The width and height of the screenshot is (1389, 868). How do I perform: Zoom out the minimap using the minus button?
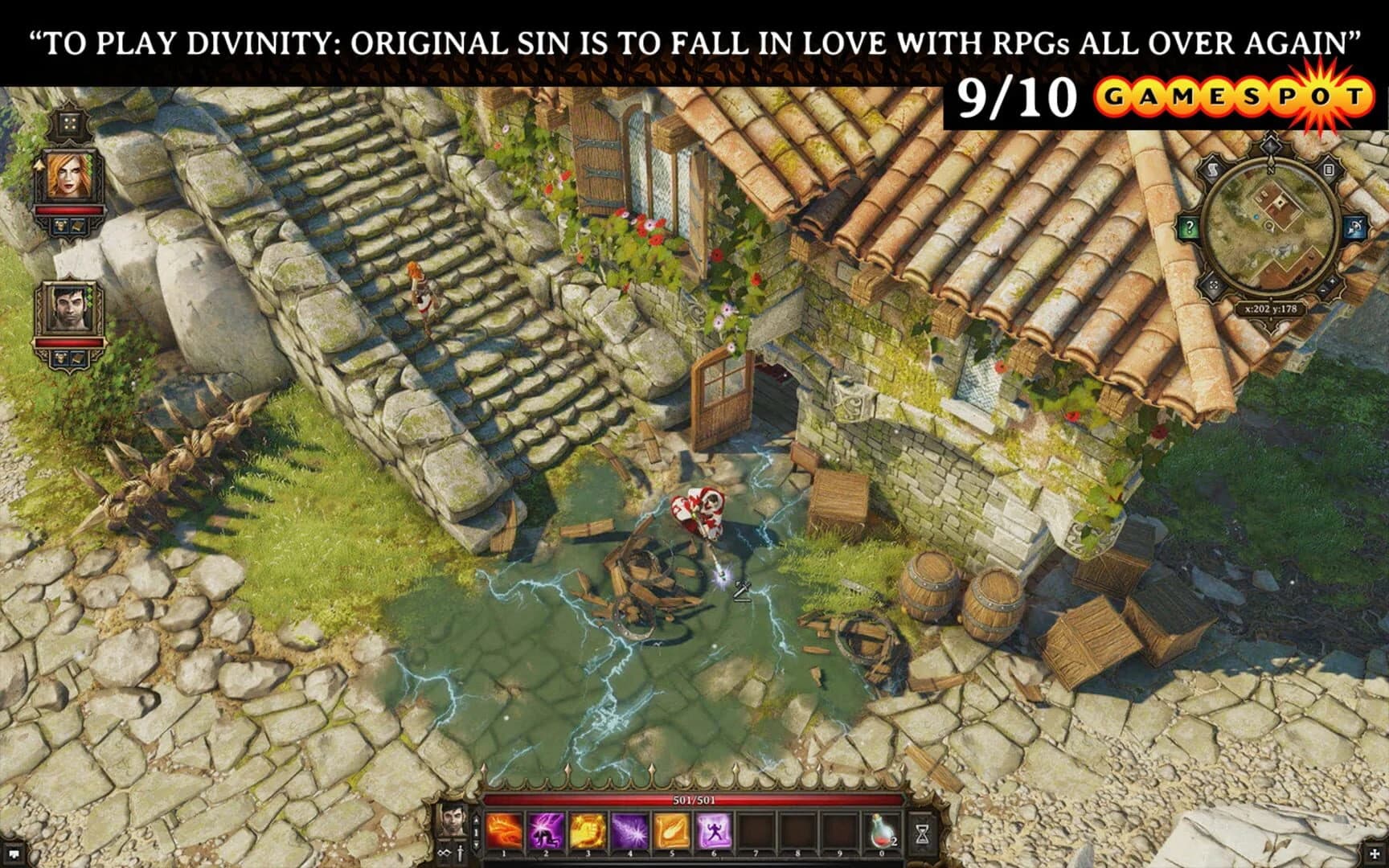pyautogui.click(x=1322, y=292)
